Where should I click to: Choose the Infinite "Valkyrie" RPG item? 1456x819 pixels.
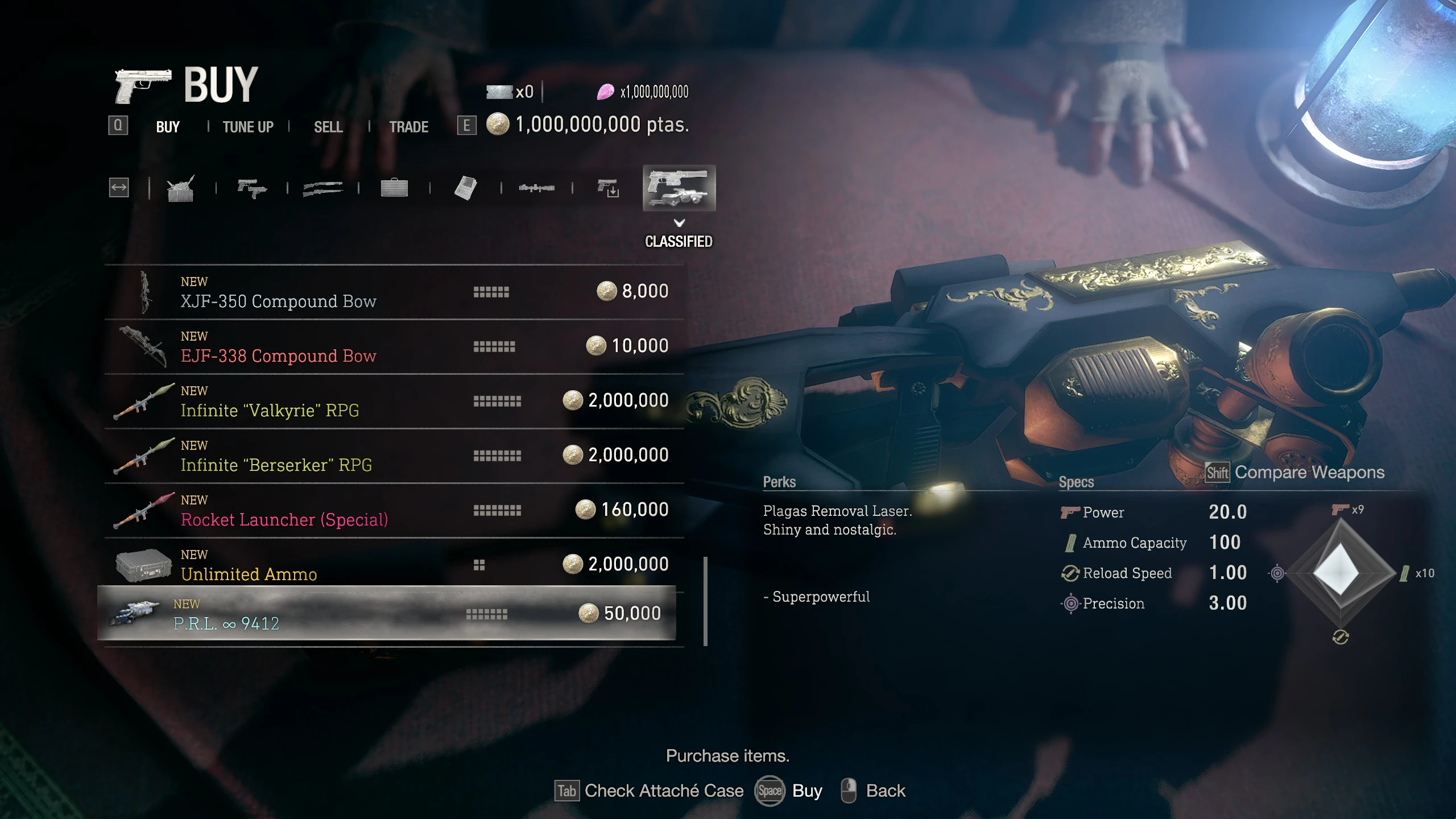[394, 402]
